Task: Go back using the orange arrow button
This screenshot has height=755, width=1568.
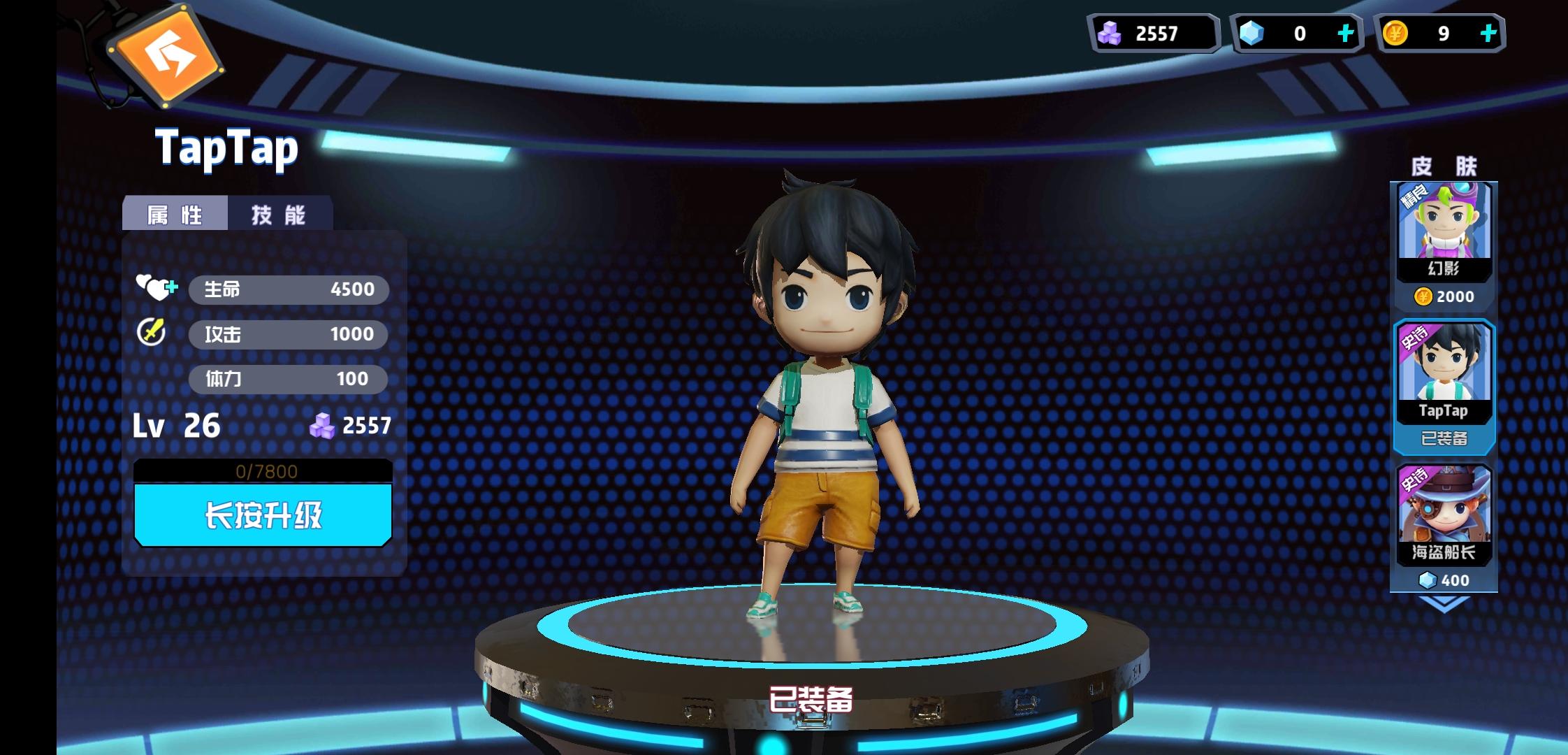Action: pyautogui.click(x=166, y=55)
